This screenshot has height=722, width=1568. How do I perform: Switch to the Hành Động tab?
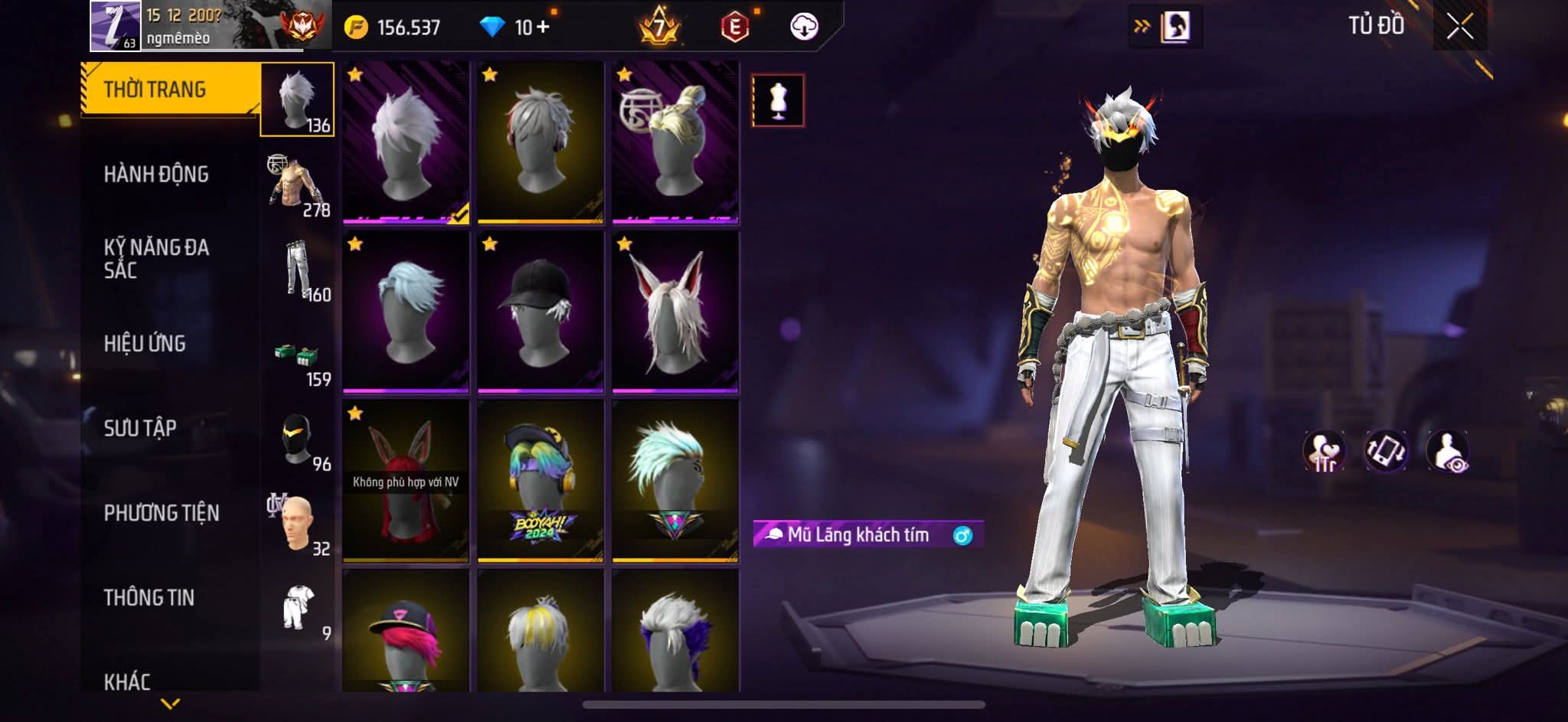(156, 175)
